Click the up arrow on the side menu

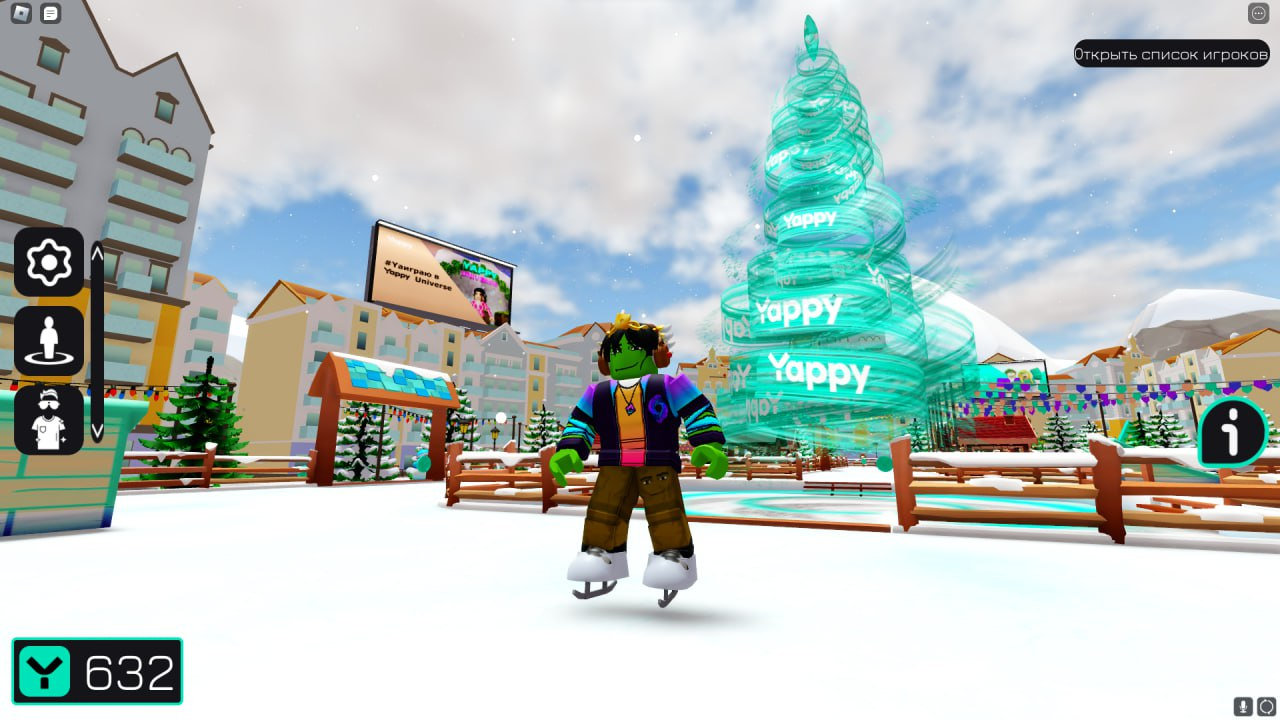point(97,254)
